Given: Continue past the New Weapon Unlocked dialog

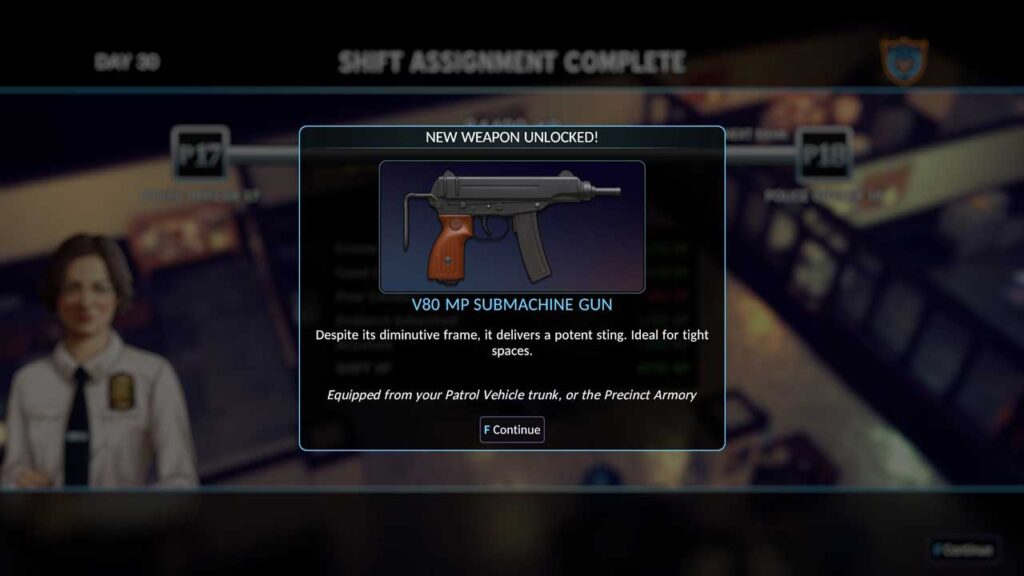Looking at the screenshot, I should (512, 430).
